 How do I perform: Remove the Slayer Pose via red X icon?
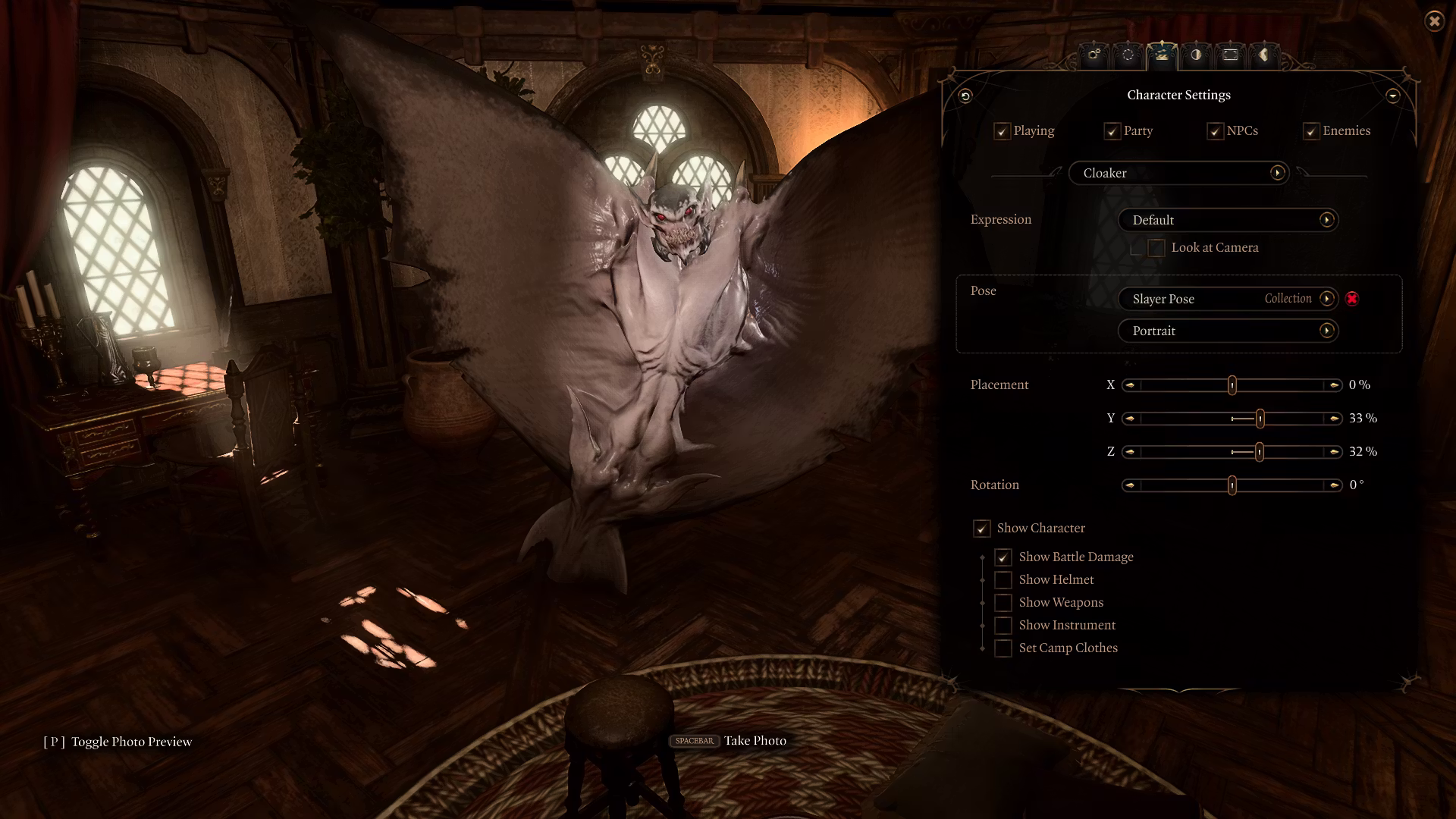(x=1353, y=299)
